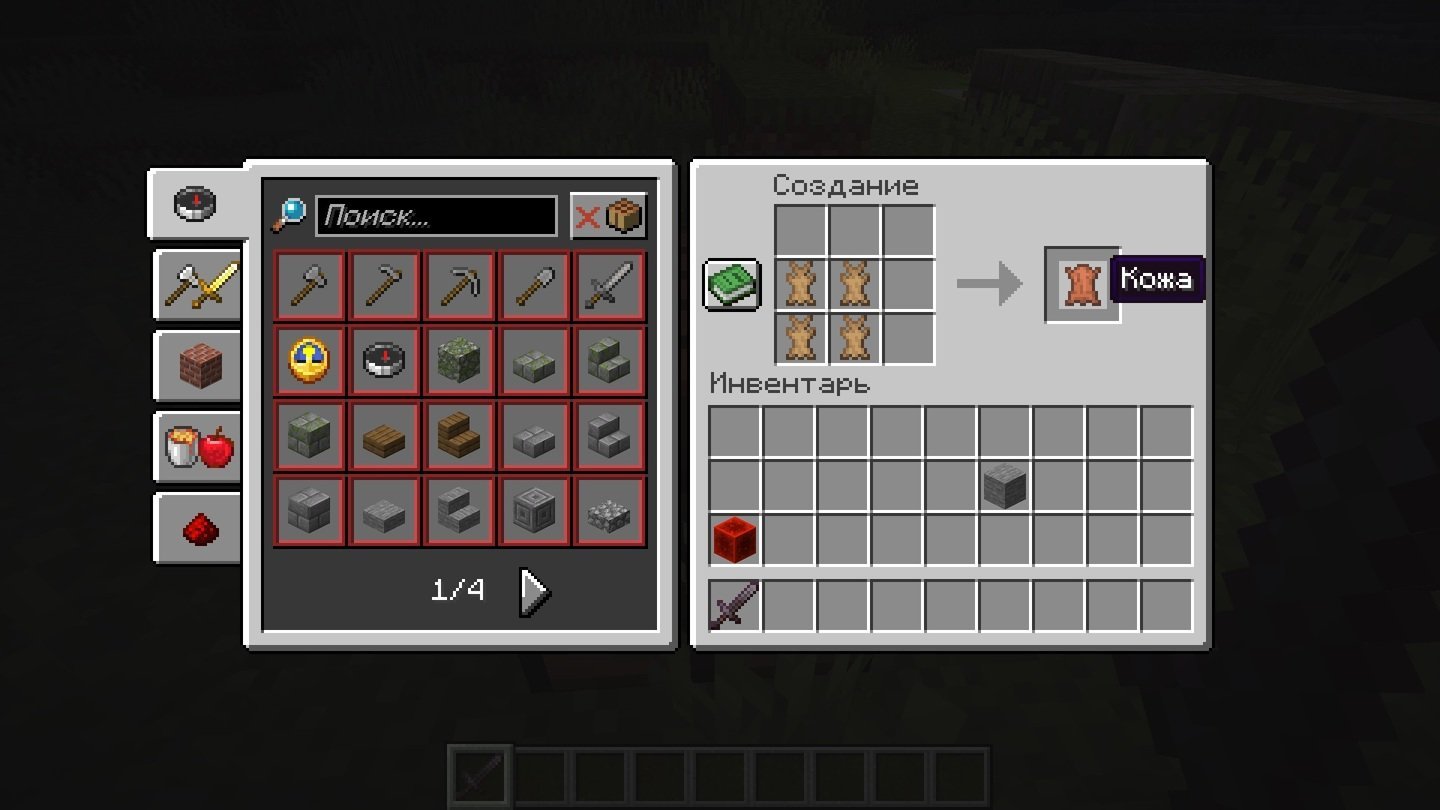Take the leather from the output slot
Viewport: 1440px width, 810px height.
click(1082, 285)
